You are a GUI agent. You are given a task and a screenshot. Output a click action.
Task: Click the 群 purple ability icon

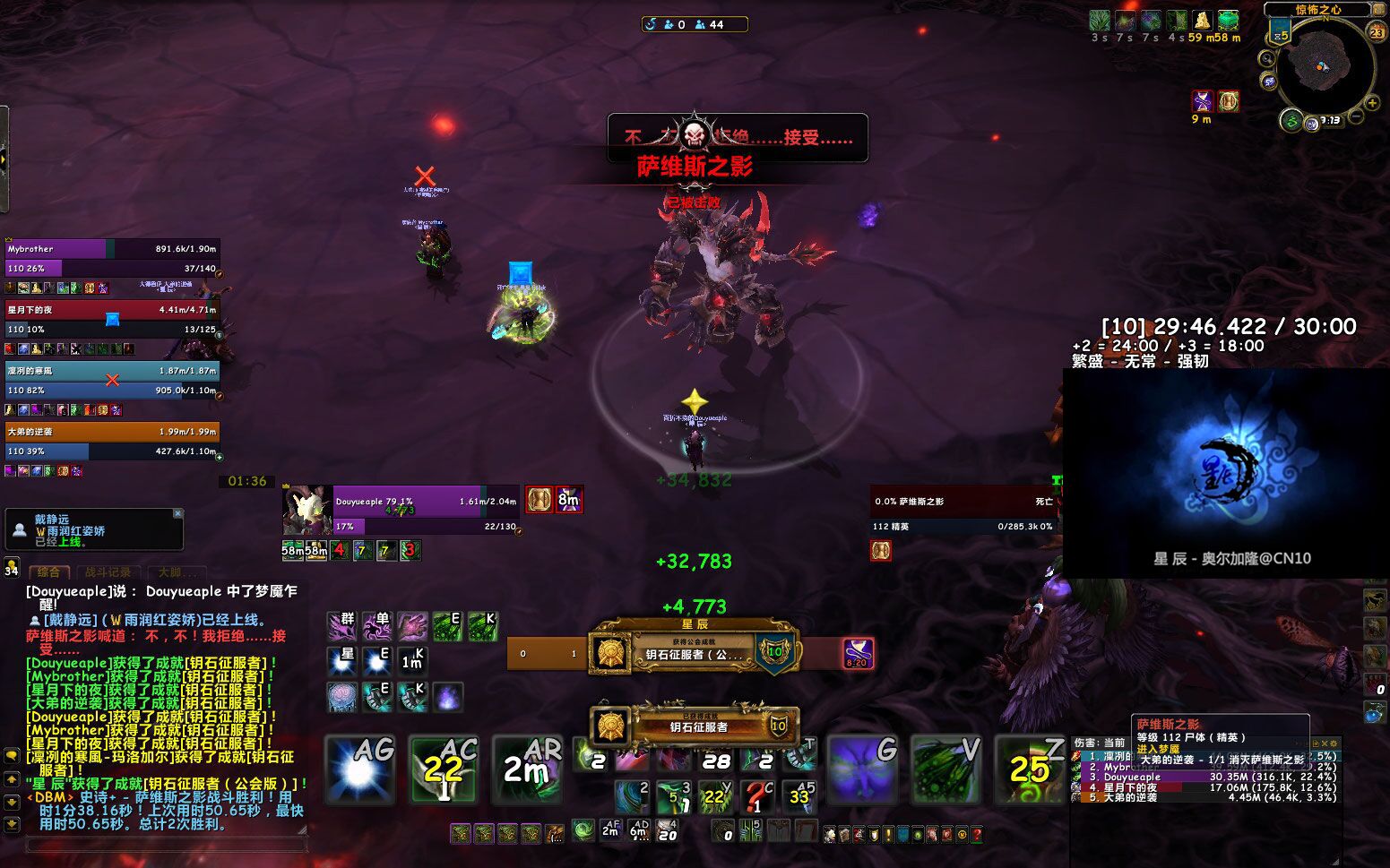341,626
